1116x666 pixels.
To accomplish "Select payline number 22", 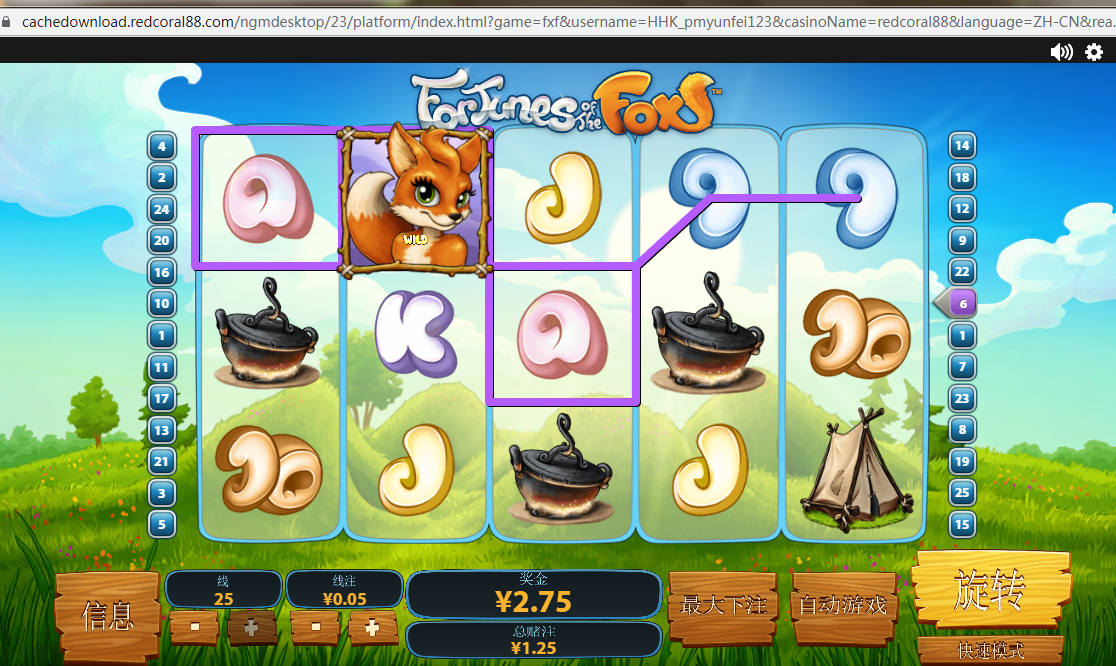I will [x=961, y=272].
